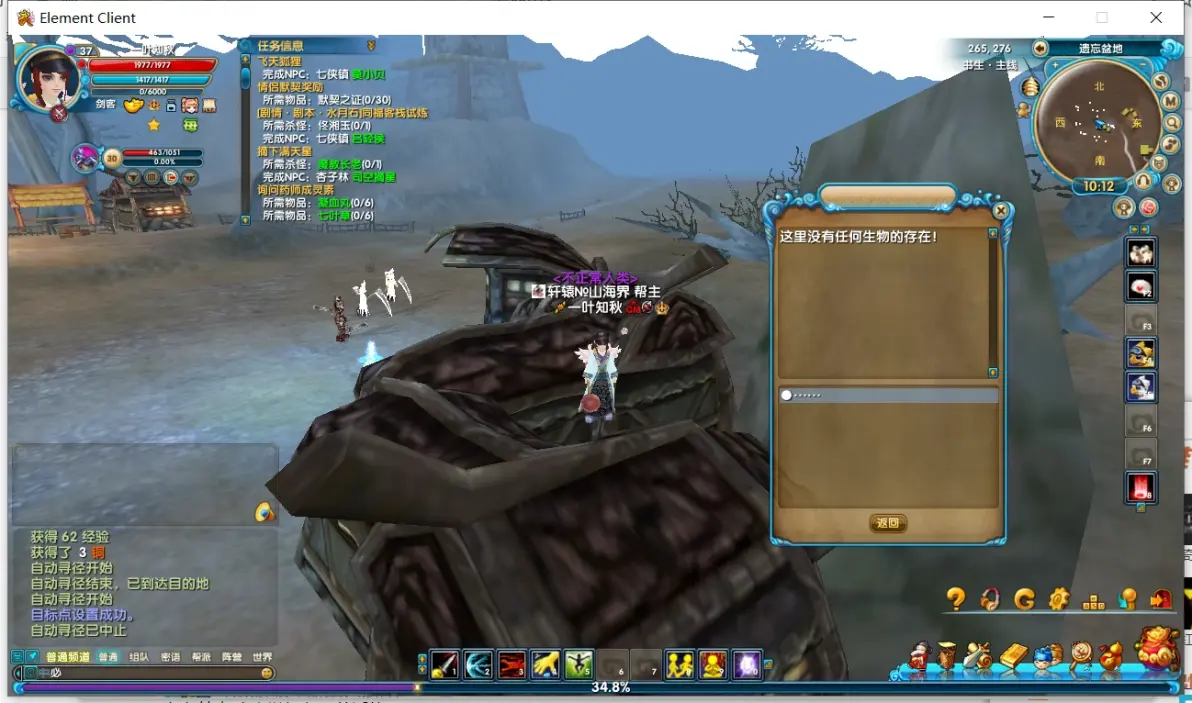Close the Element Client window
Screen dimensions: 1192x703
point(1156,17)
